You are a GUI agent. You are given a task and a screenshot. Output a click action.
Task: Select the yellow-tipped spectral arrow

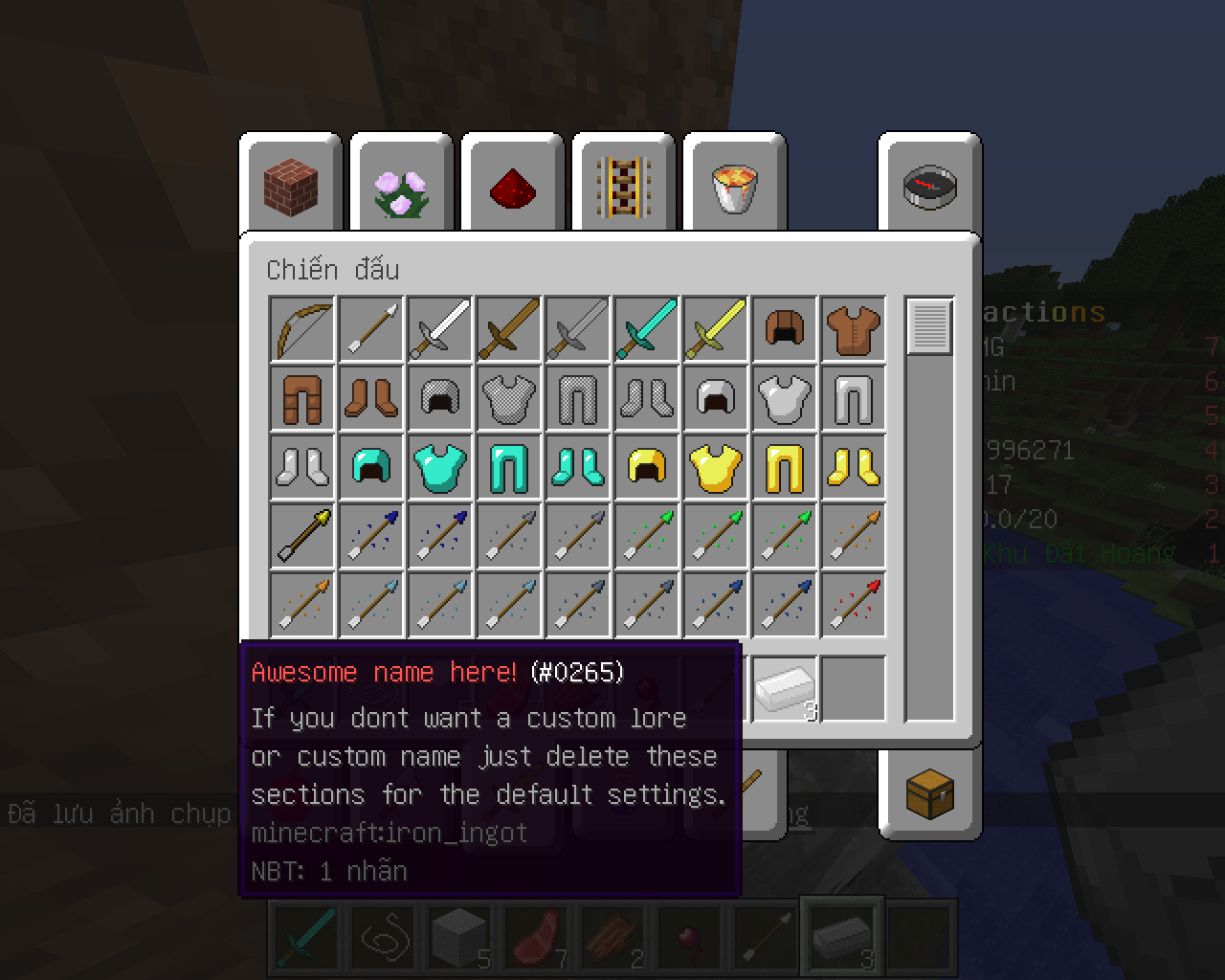[x=302, y=536]
